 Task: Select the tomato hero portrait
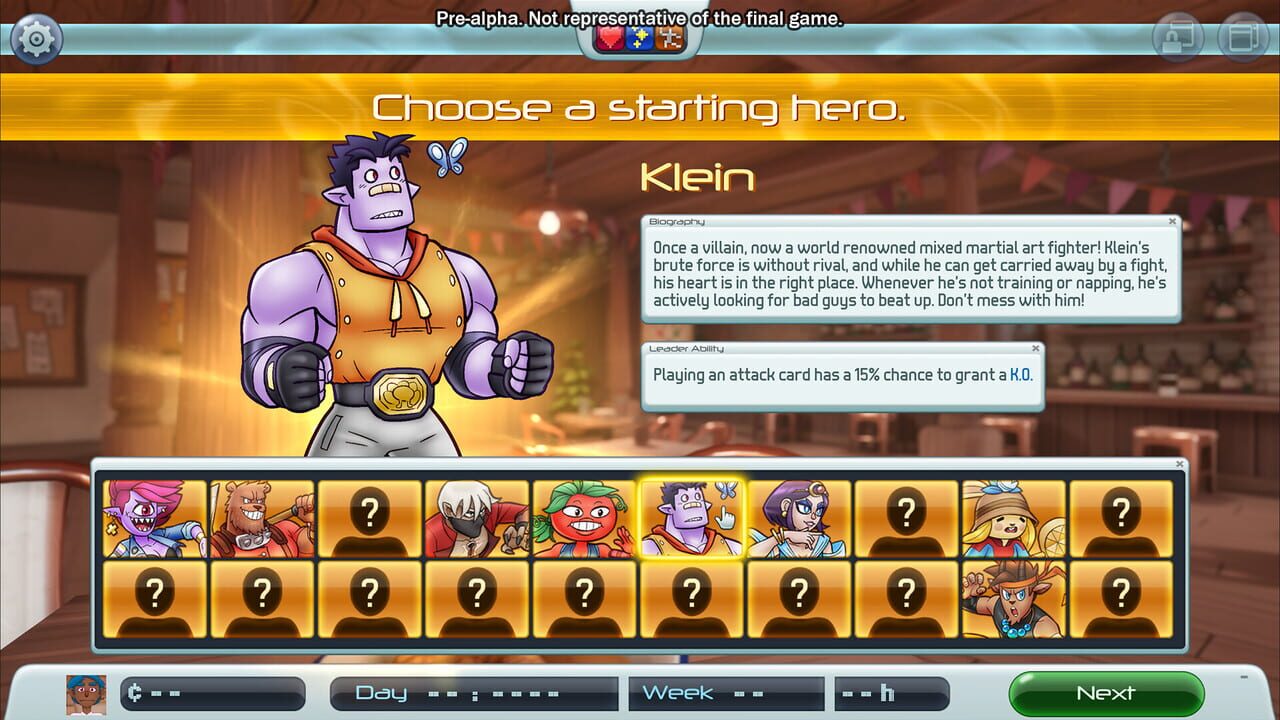(583, 516)
